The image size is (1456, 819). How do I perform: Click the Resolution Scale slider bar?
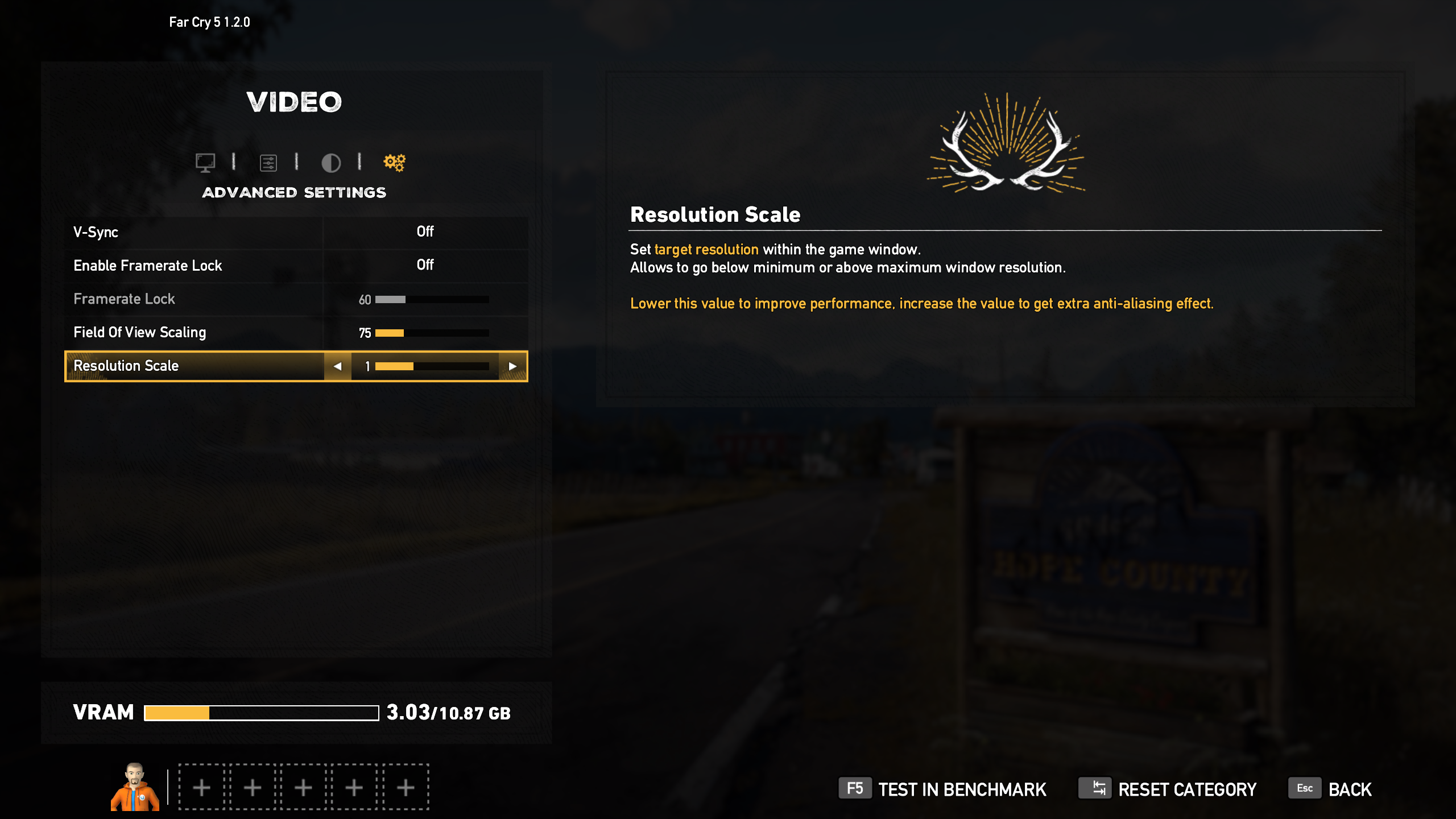tap(432, 366)
